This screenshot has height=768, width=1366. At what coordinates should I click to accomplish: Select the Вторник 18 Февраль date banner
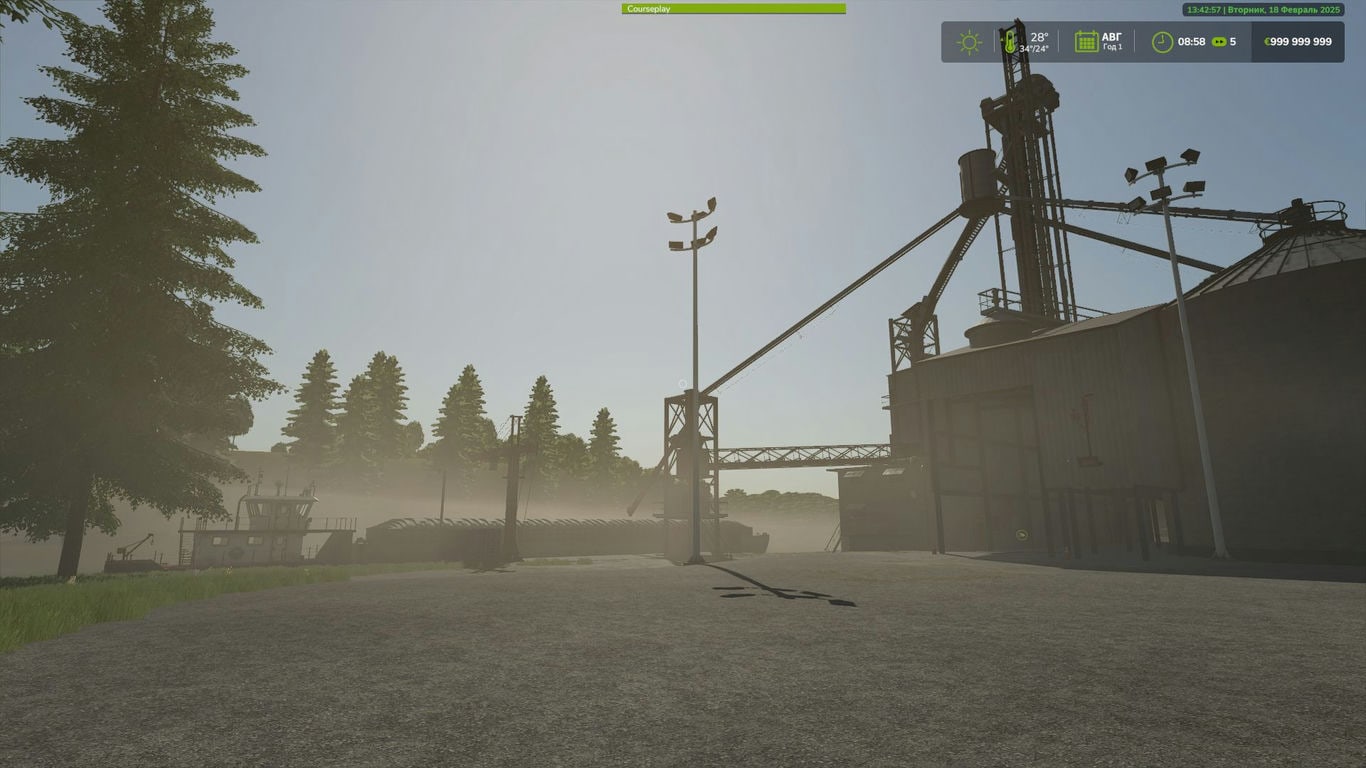1284,10
